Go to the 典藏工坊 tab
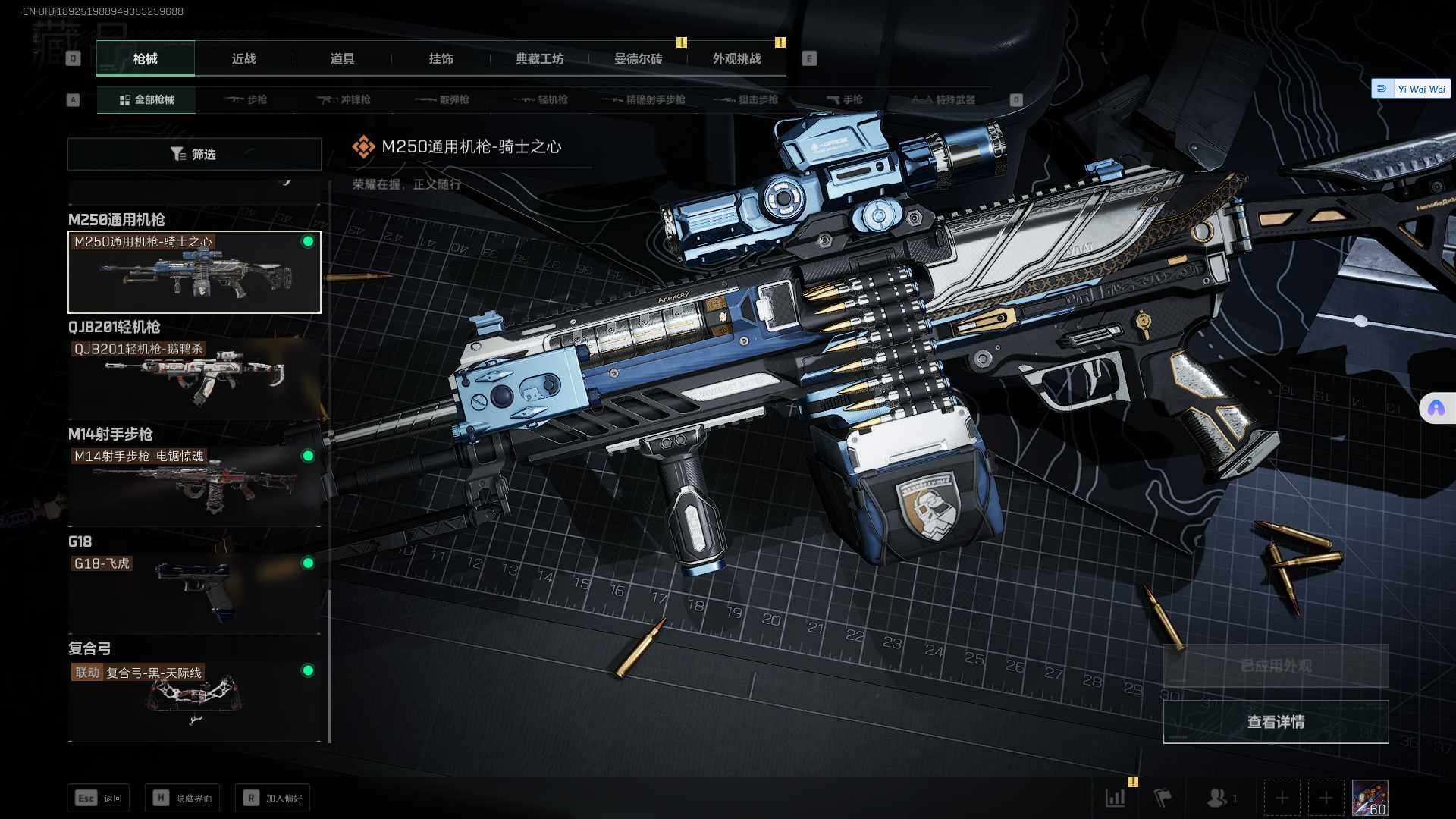The image size is (1456, 819). [539, 59]
